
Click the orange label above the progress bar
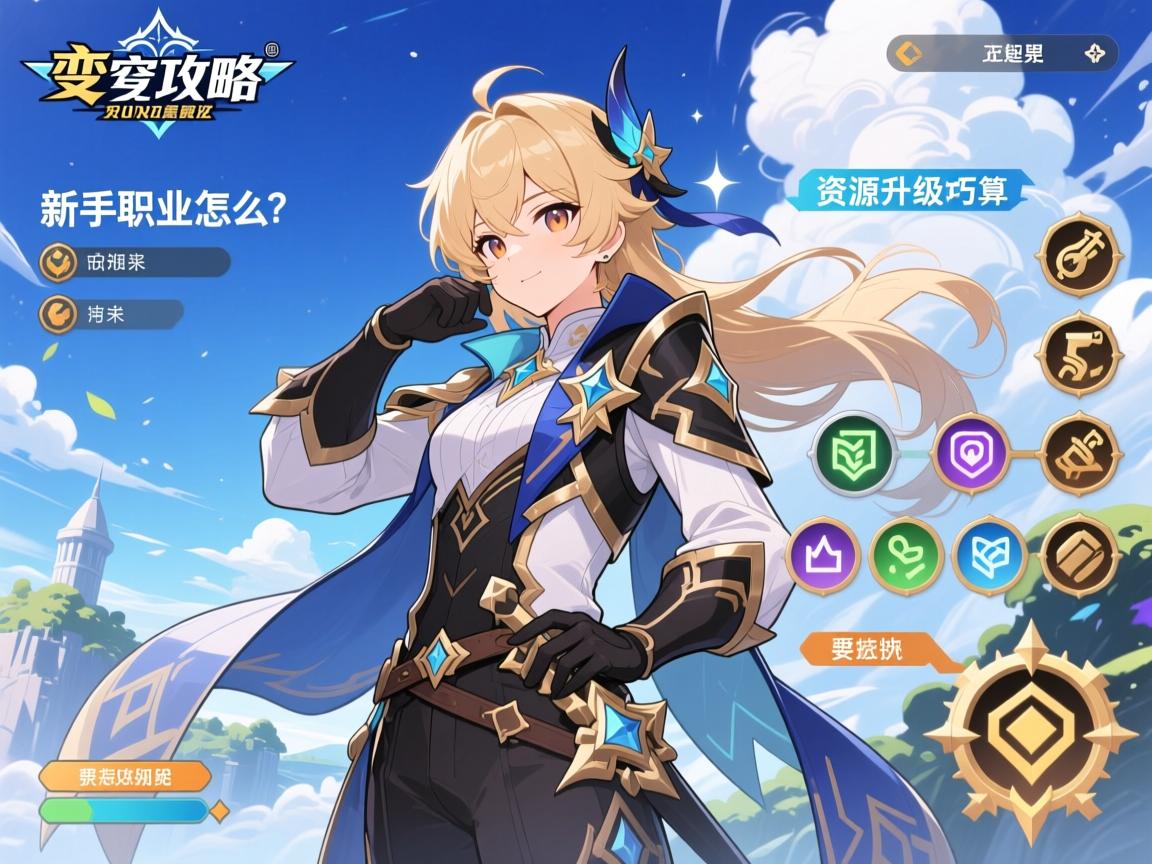coord(125,776)
